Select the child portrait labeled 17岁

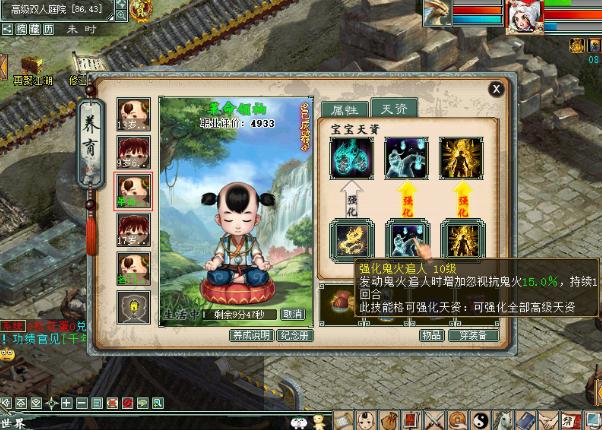pyautogui.click(x=134, y=230)
